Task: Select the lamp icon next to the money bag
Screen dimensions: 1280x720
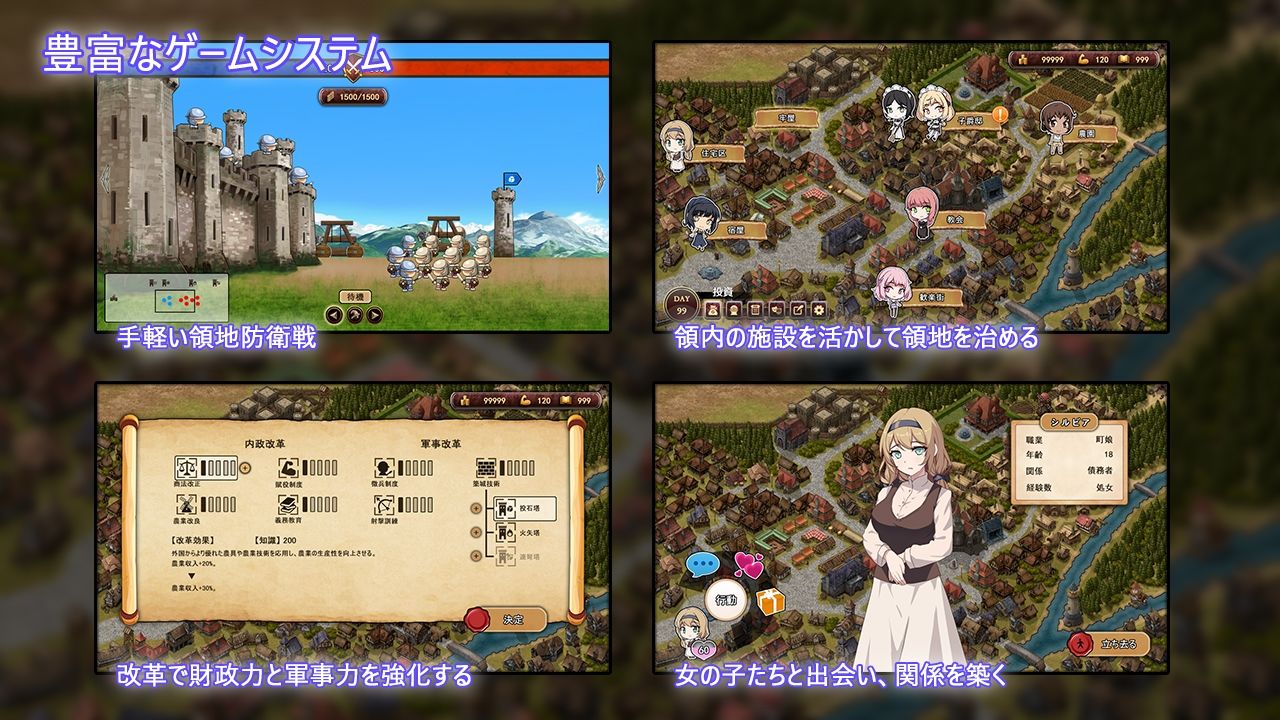Action: (x=733, y=309)
